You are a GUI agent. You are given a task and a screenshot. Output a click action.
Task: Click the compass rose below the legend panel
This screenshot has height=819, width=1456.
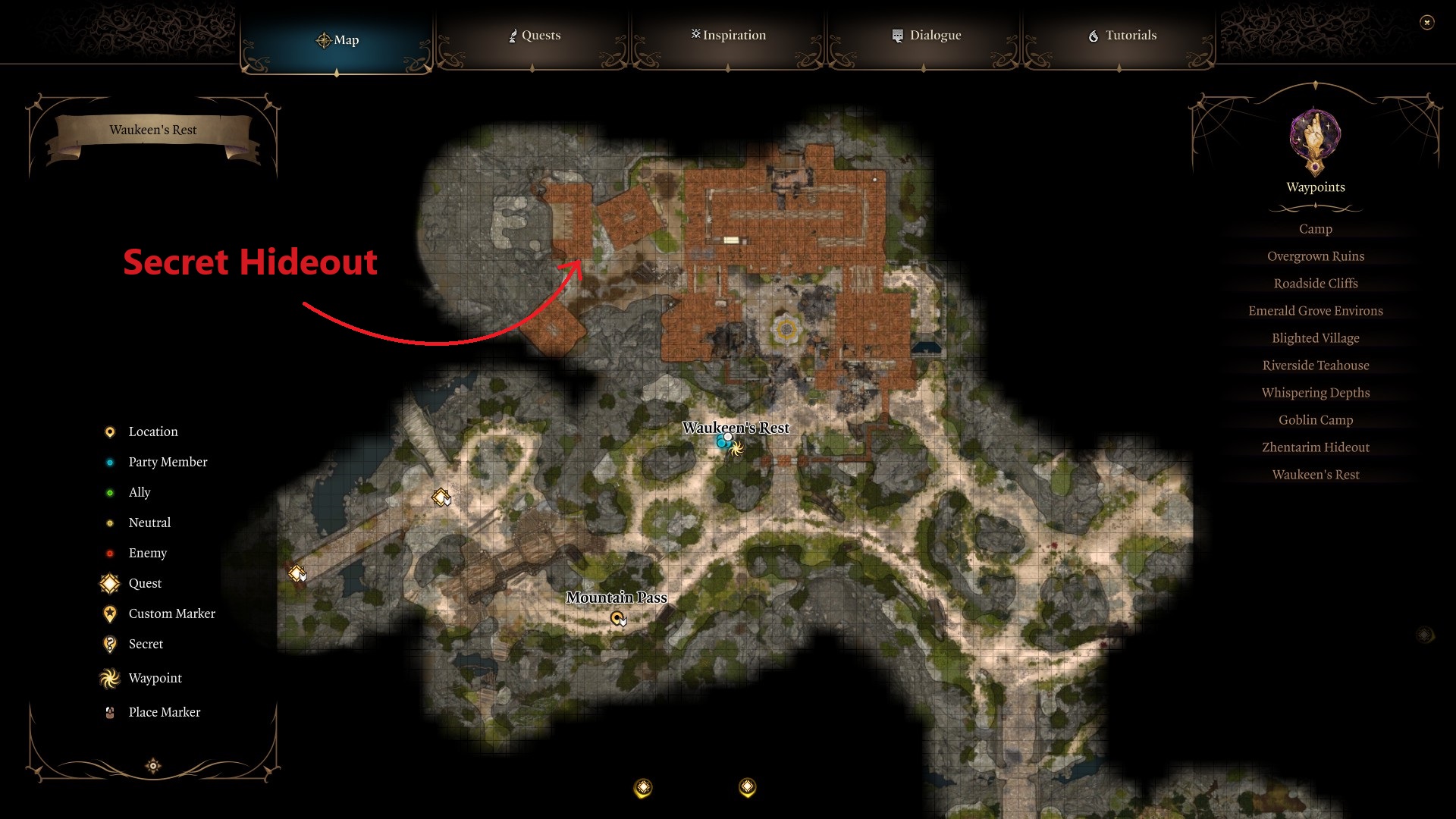(152, 766)
